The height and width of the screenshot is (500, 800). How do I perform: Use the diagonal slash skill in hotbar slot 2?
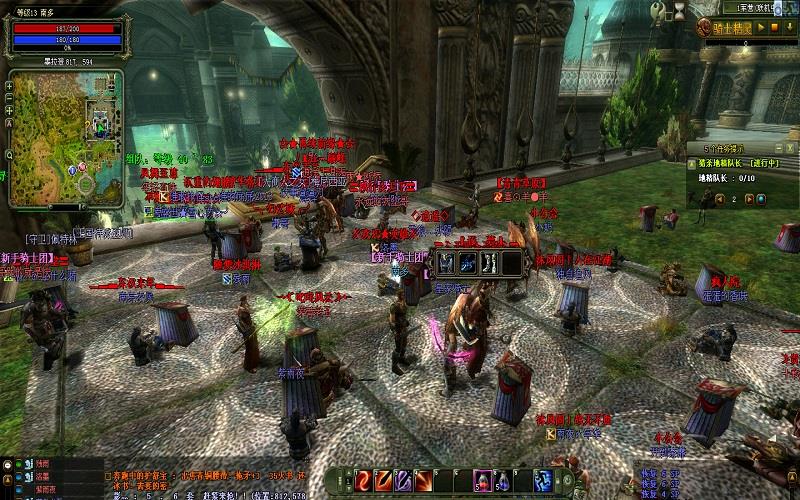[385, 481]
